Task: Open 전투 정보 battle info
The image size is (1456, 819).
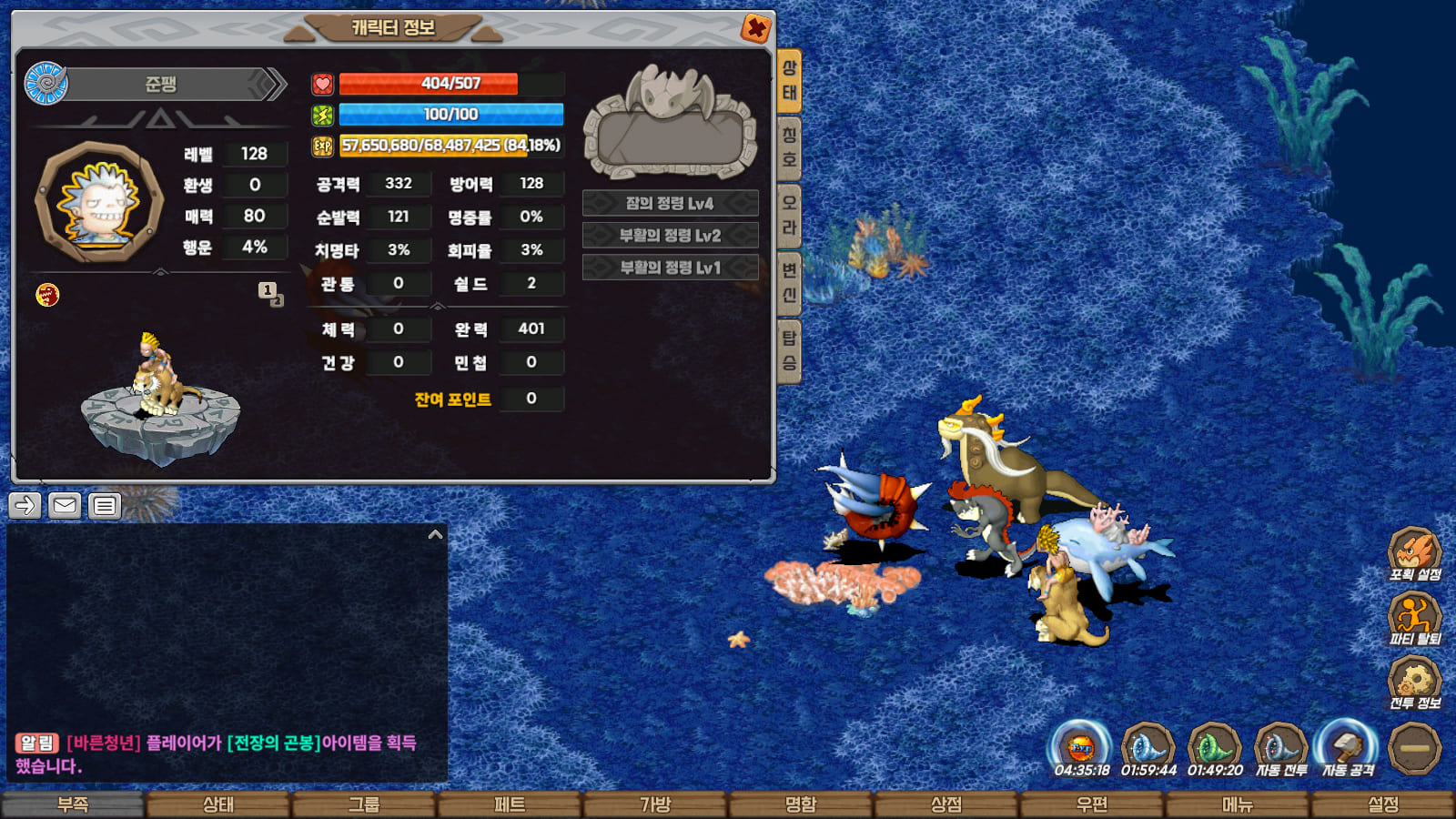Action: (1414, 681)
